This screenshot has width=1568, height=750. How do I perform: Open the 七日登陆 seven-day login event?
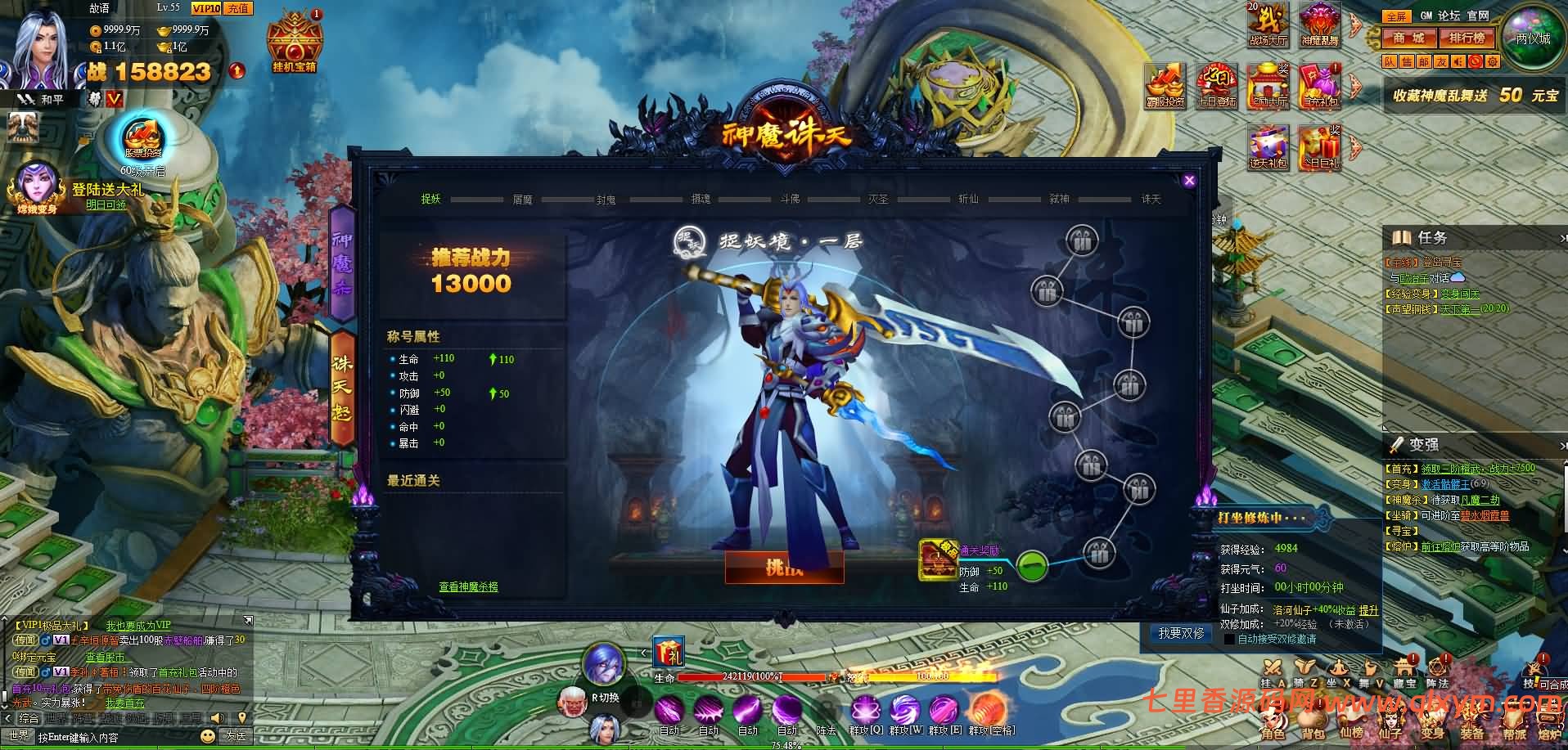(x=1216, y=84)
